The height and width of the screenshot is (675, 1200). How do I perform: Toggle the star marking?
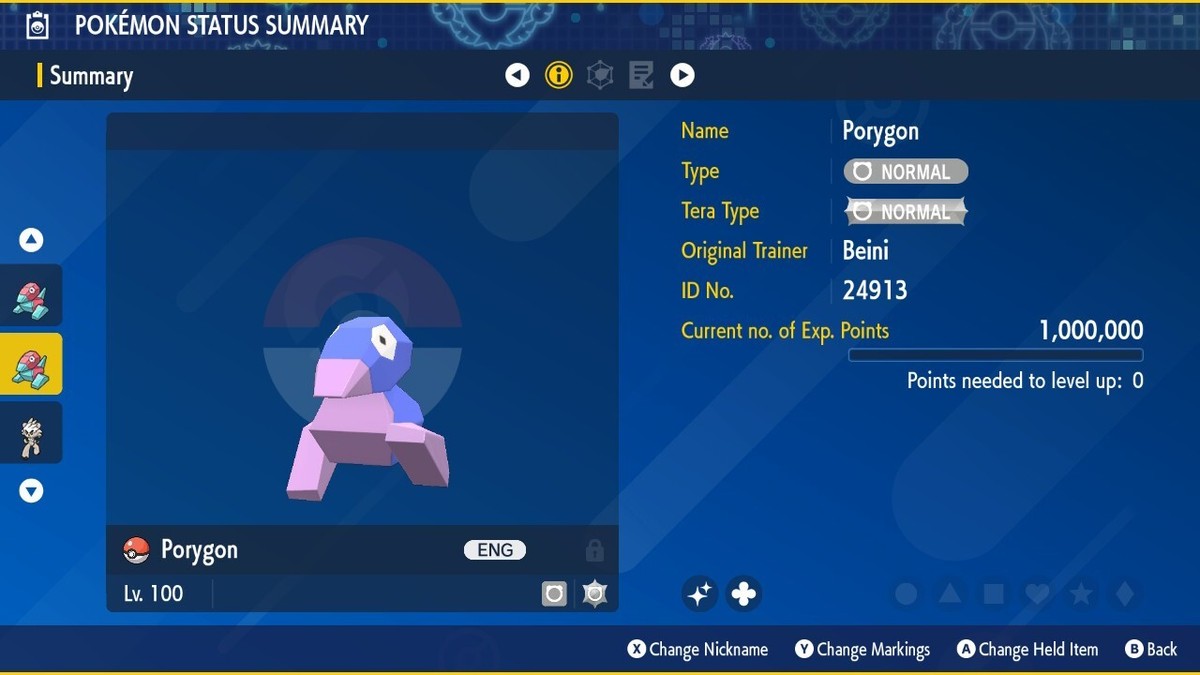pyautogui.click(x=1081, y=594)
